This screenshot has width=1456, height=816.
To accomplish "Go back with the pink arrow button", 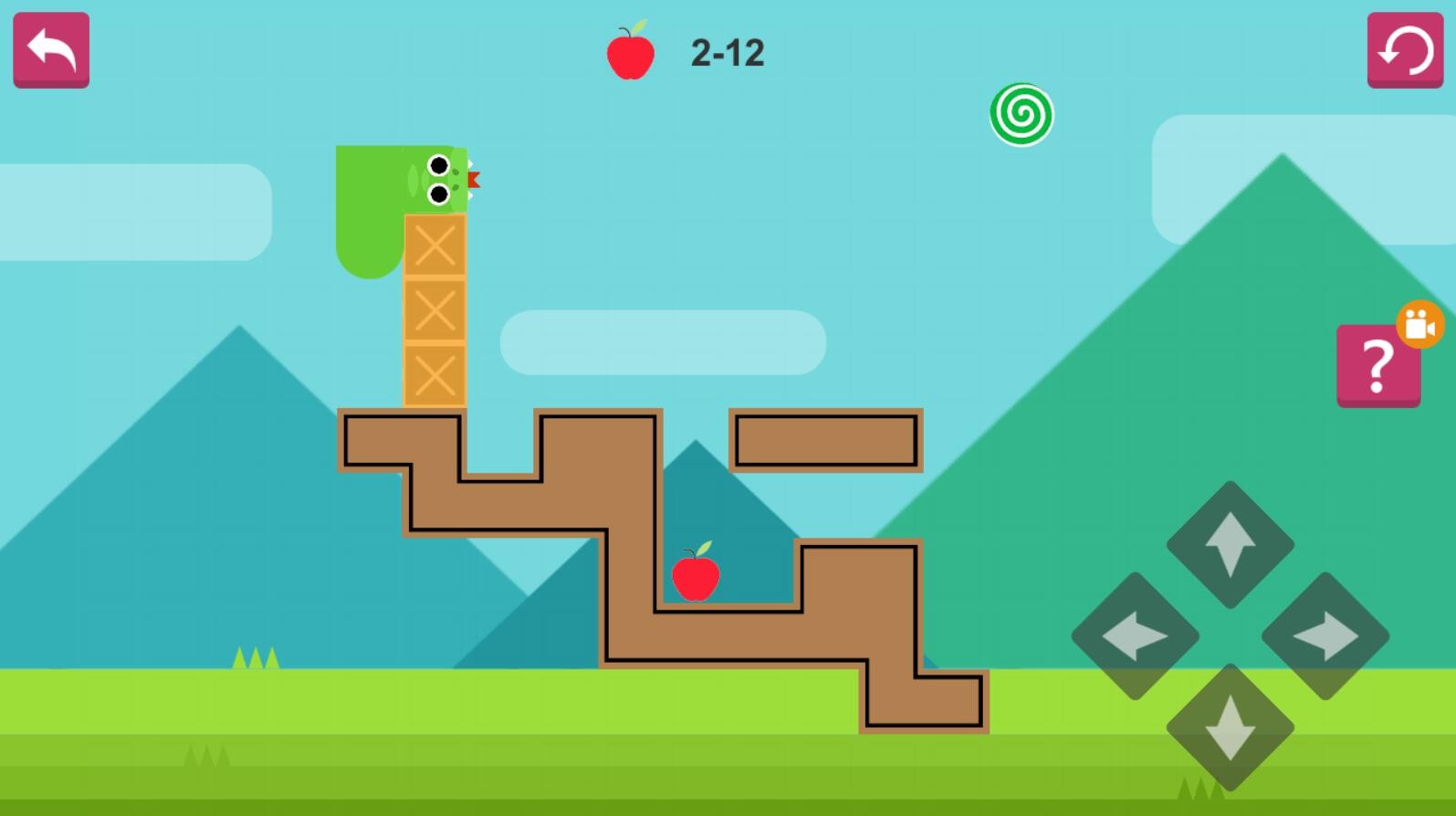I will click(x=51, y=49).
